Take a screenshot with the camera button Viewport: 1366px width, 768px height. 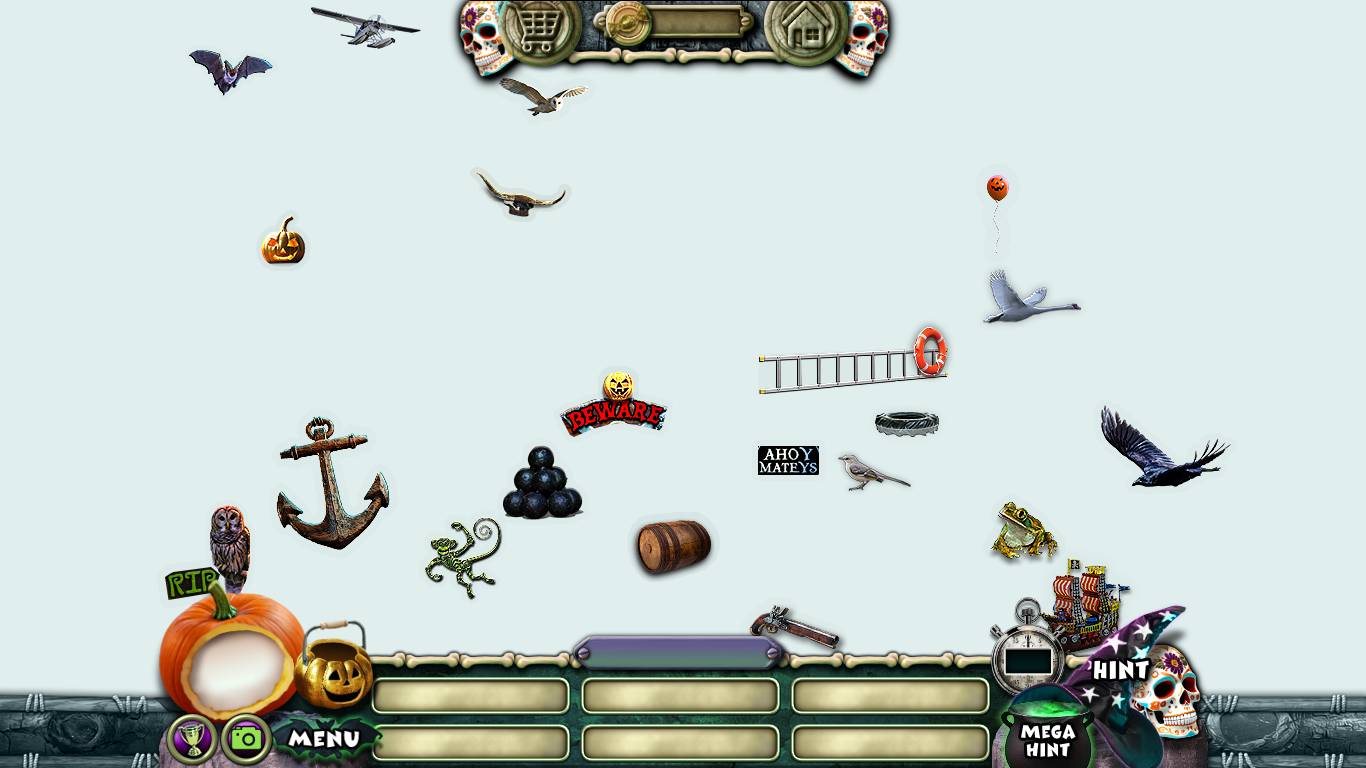(246, 739)
